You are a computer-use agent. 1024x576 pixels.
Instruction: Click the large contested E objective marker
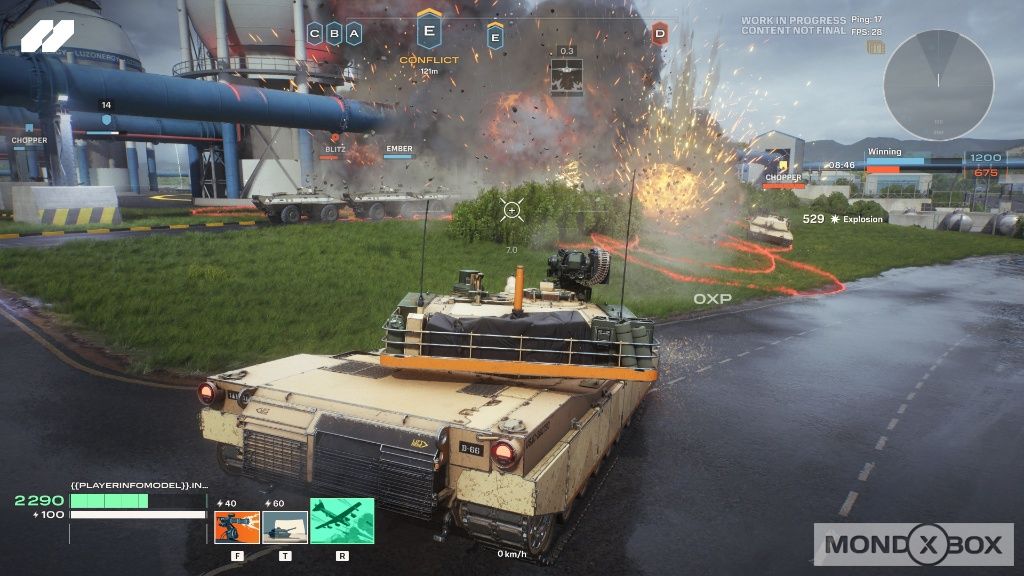429,30
